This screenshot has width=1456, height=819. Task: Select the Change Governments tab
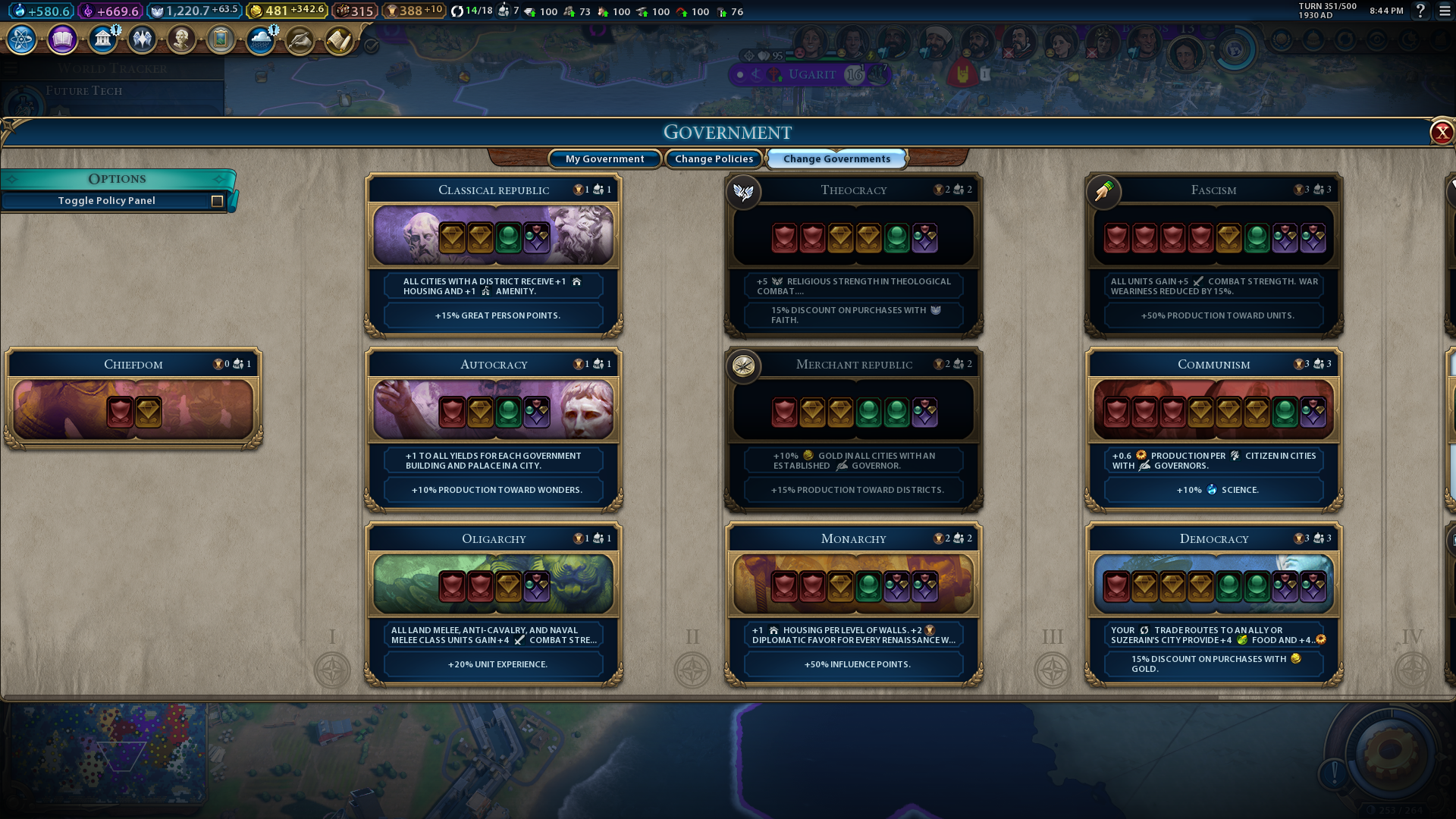[836, 158]
